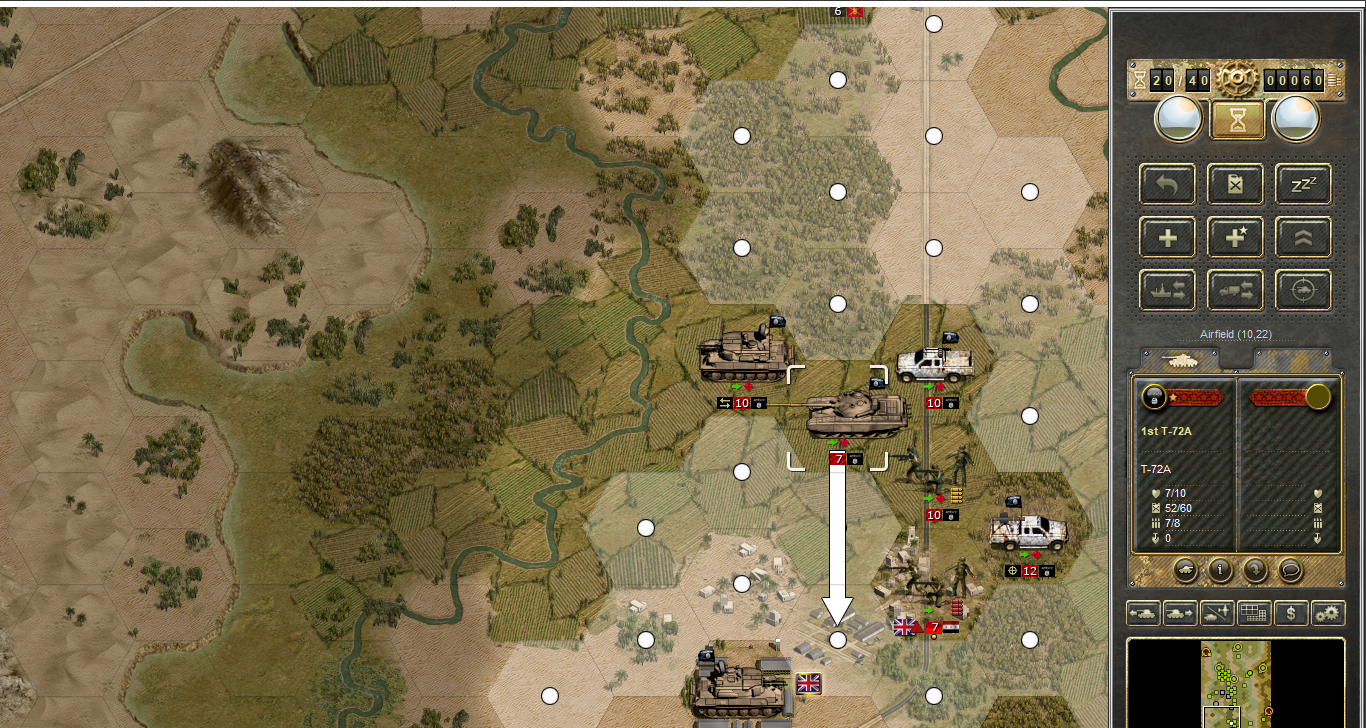Undo the last move with the arrow button

pos(1167,183)
